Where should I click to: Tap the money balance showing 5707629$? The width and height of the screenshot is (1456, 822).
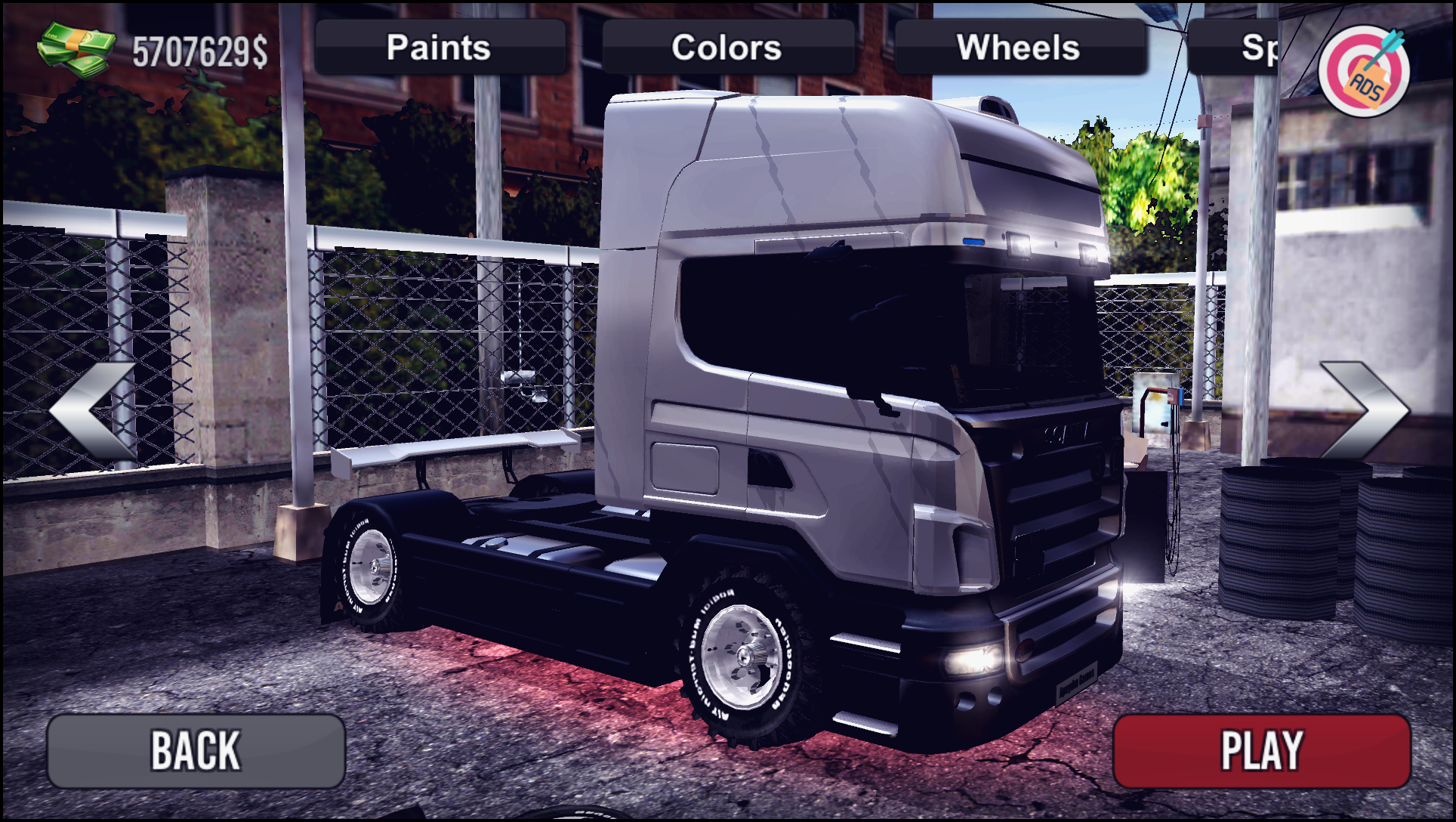coord(200,49)
